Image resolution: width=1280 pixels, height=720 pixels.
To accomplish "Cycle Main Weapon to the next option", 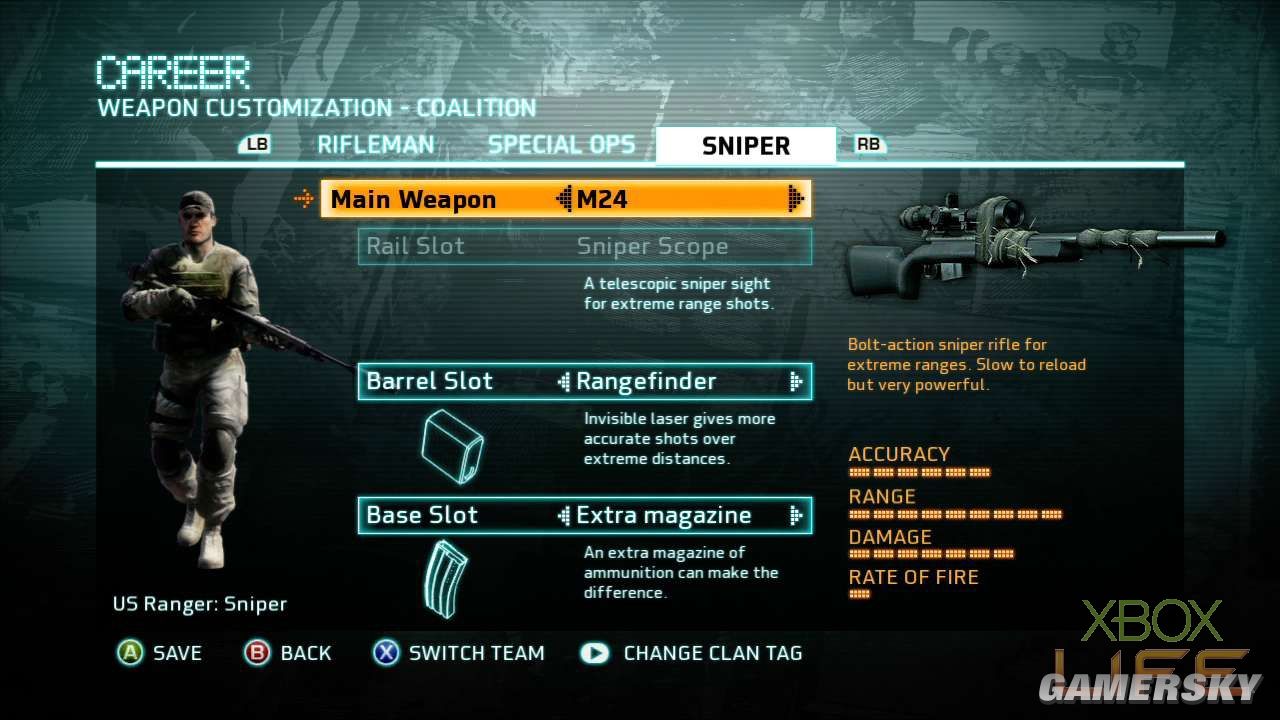I will [796, 199].
